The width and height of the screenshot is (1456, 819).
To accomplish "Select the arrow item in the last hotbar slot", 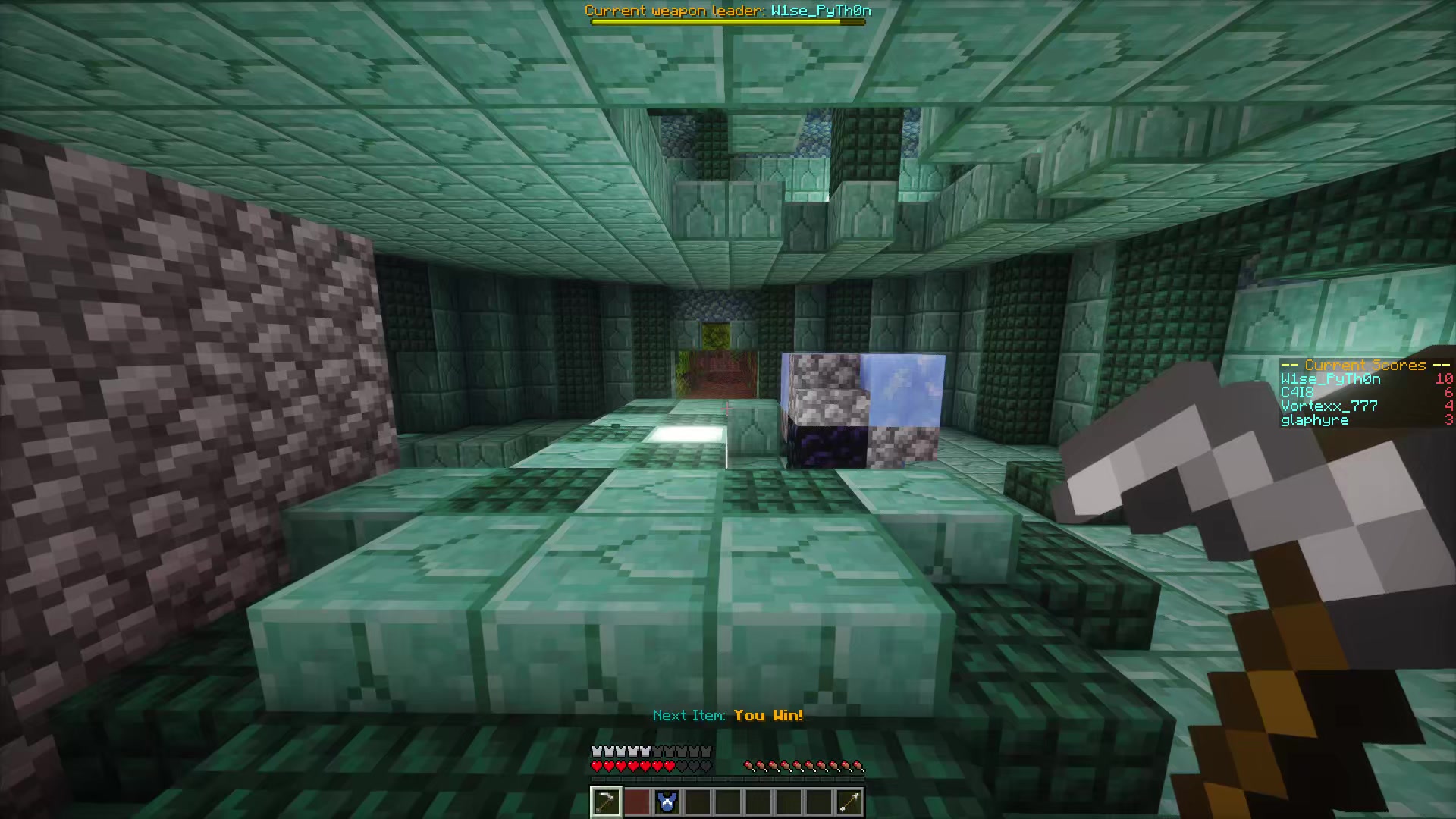I will [x=849, y=802].
